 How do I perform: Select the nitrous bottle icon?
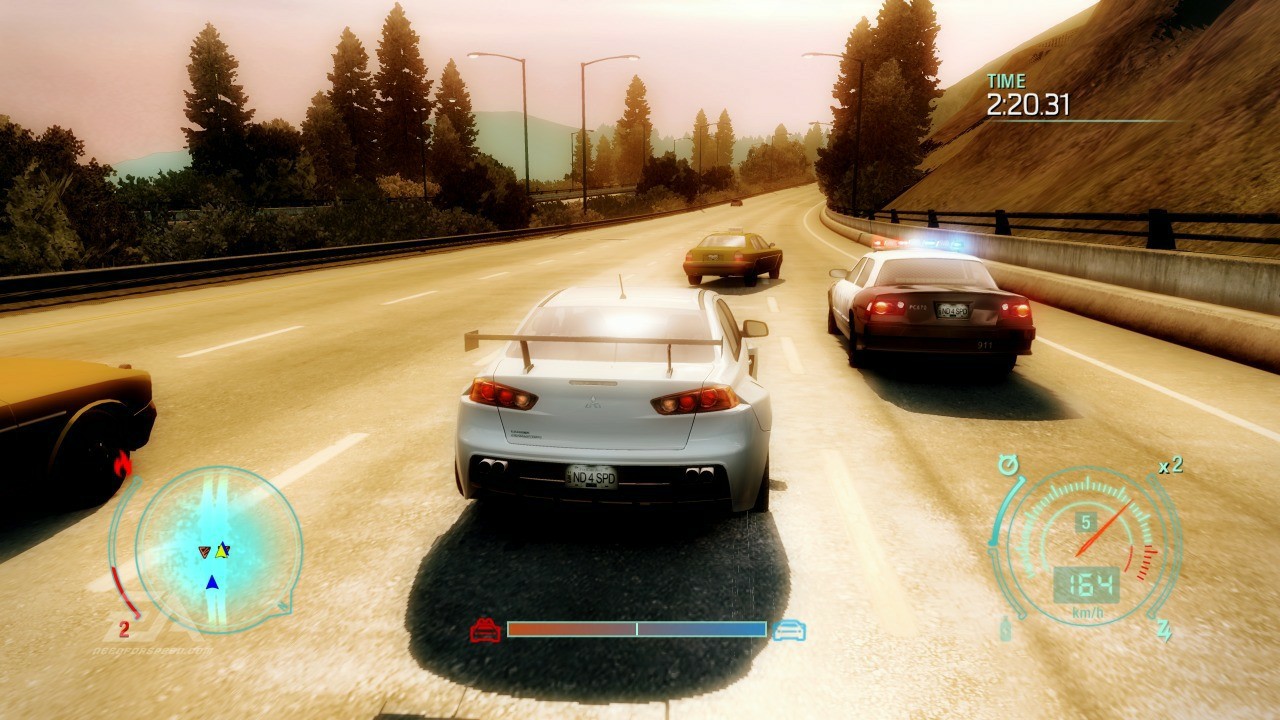1005,631
